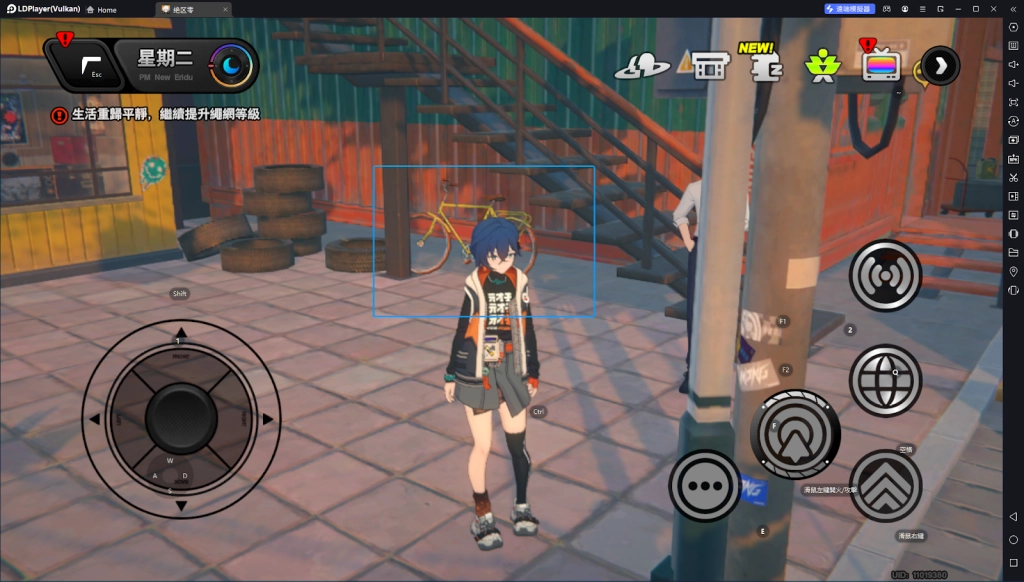Tap the round globe button
The width and height of the screenshot is (1024, 582).
pos(885,380)
